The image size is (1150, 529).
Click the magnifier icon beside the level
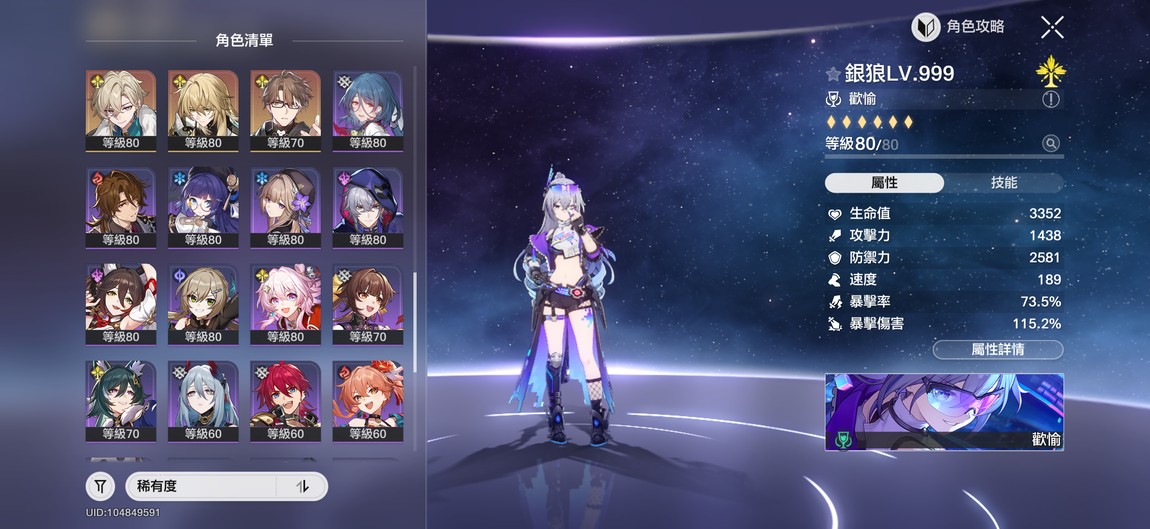[x=1051, y=144]
